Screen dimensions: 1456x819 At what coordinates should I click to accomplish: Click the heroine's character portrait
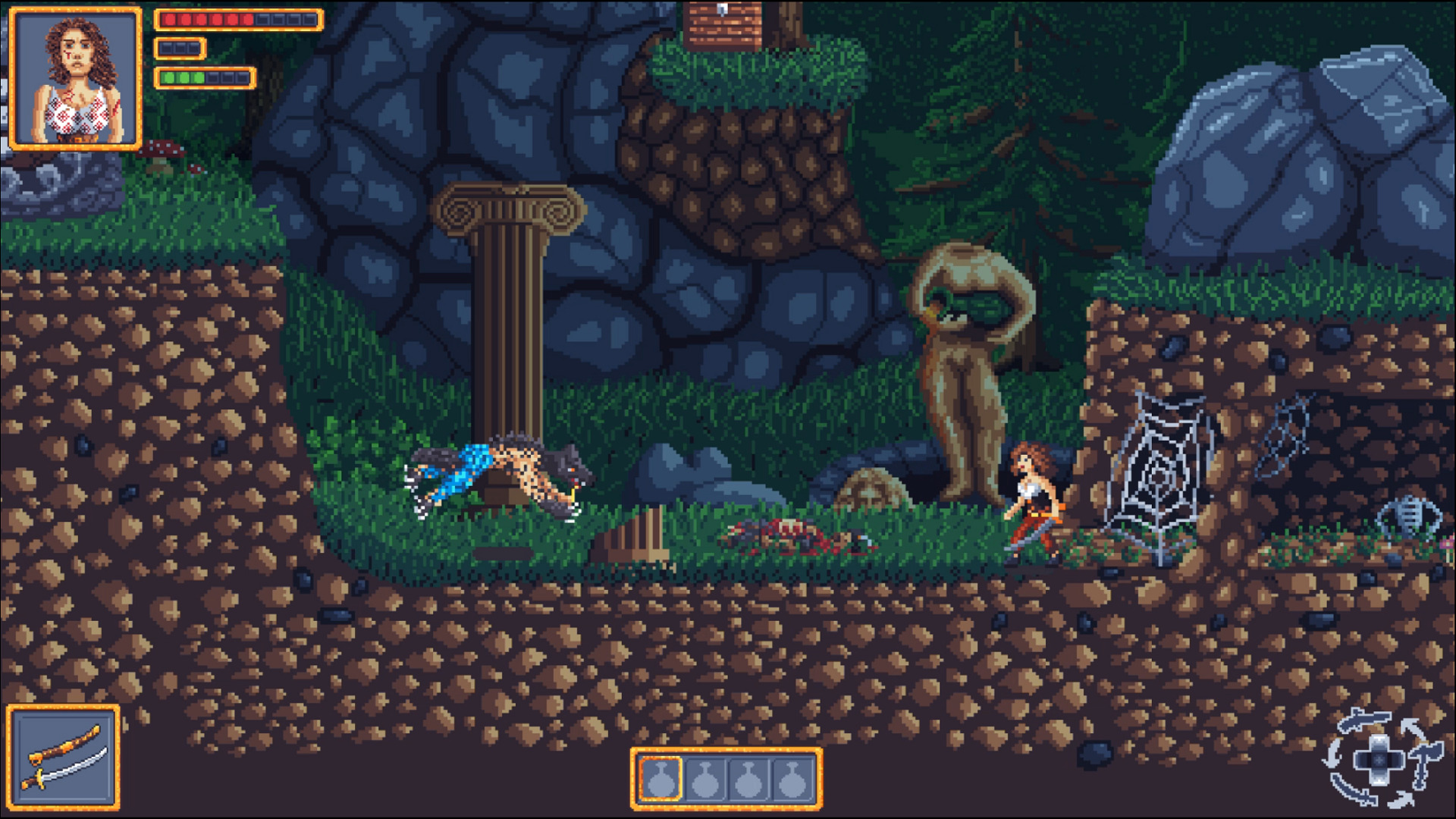coord(75,77)
